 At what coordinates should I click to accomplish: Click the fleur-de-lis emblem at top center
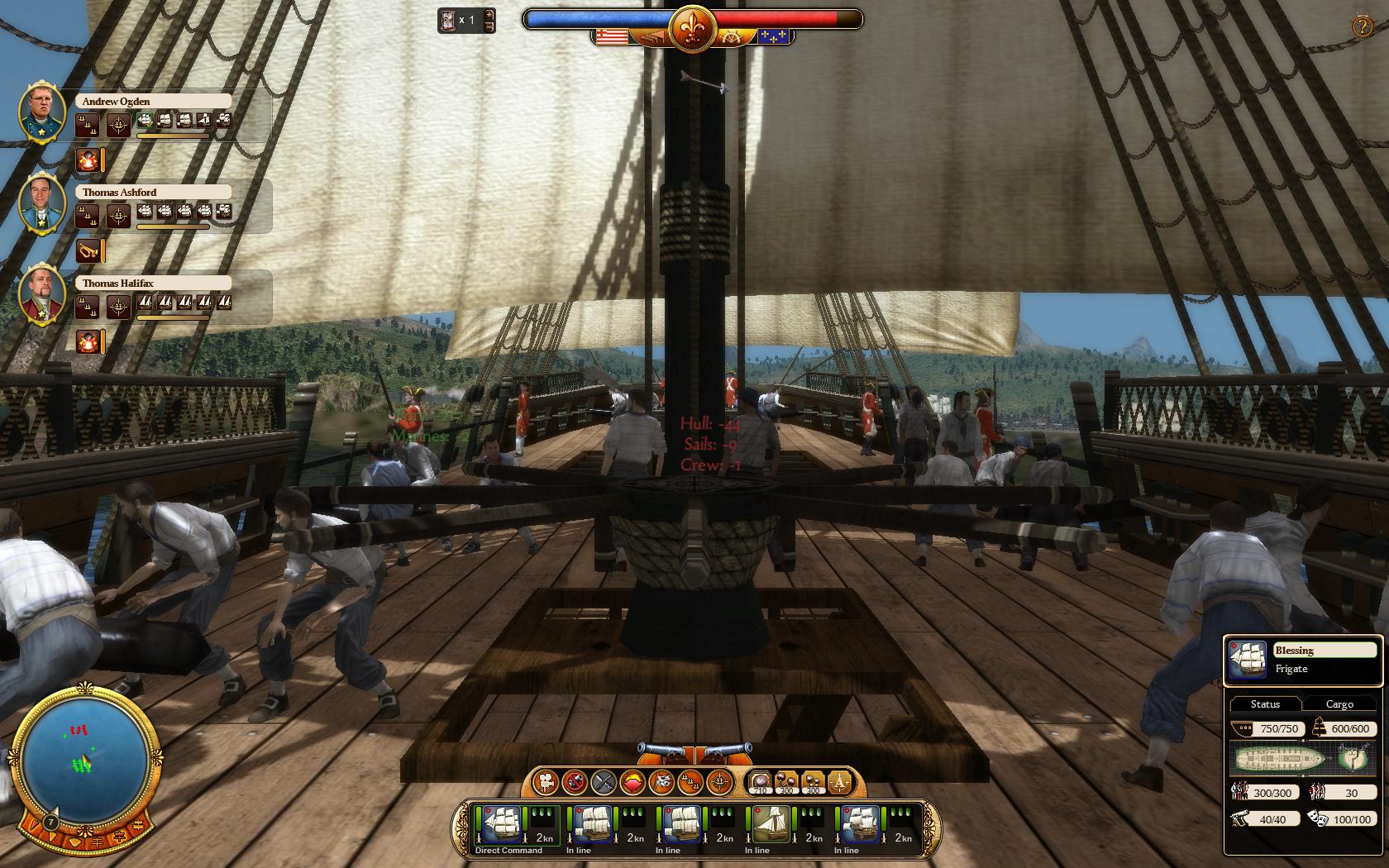[x=691, y=29]
